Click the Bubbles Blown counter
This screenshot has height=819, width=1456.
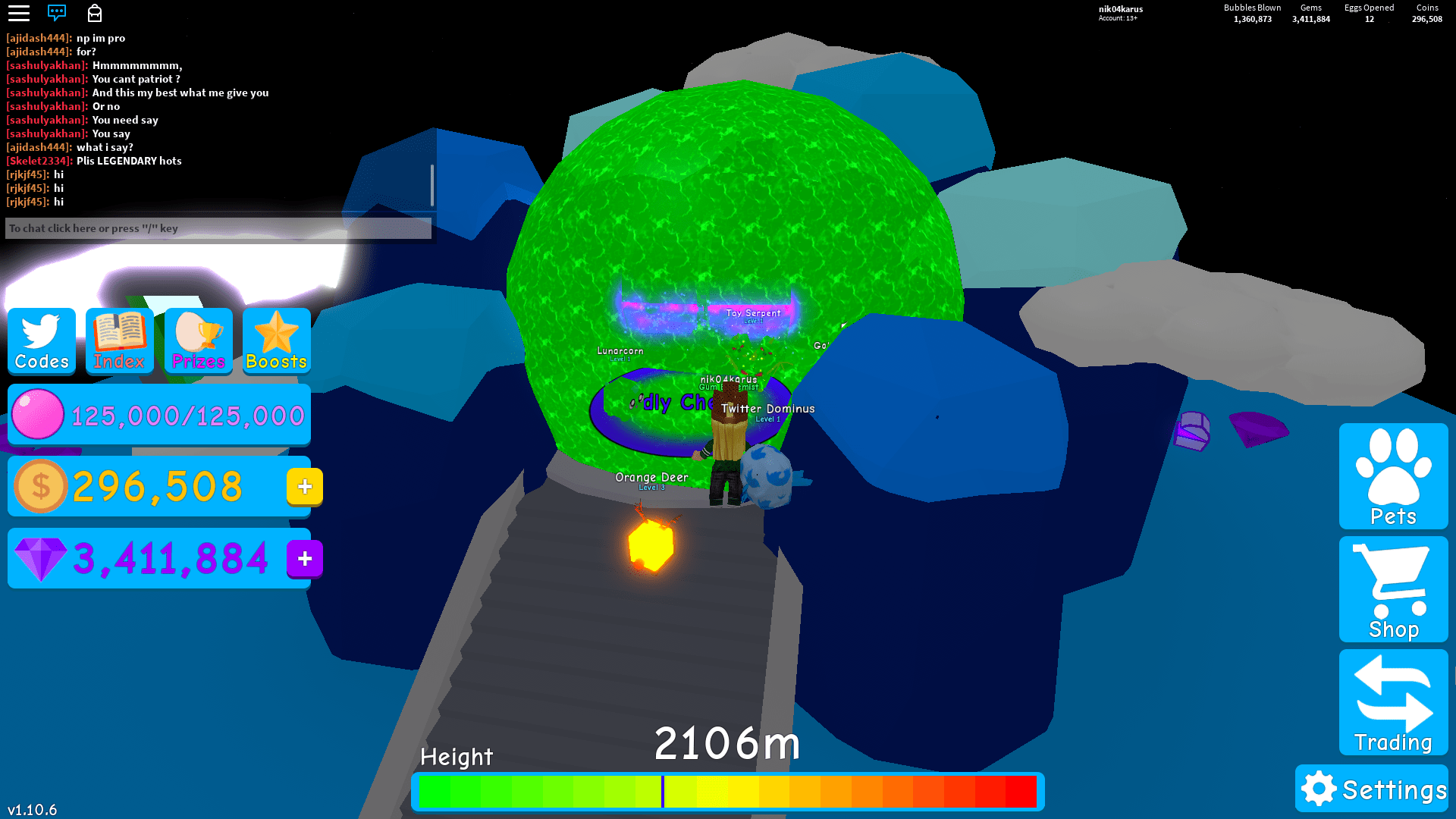(x=1251, y=13)
